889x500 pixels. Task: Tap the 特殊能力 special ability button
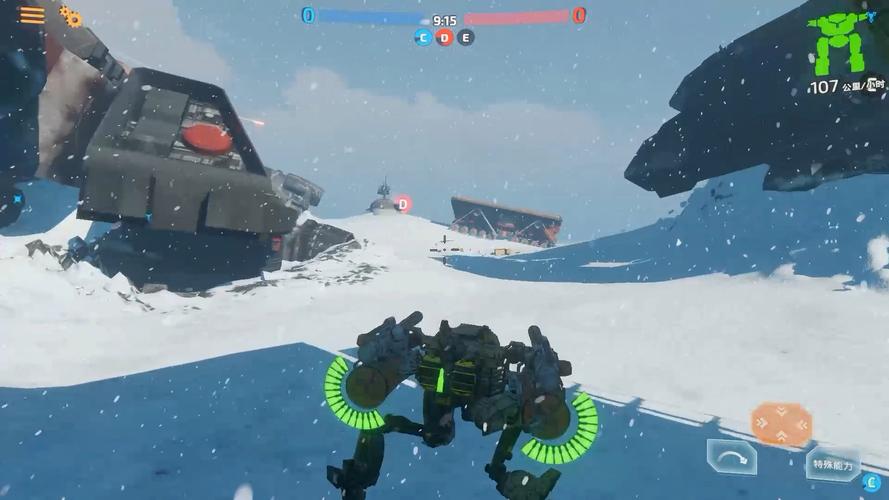[x=832, y=465]
